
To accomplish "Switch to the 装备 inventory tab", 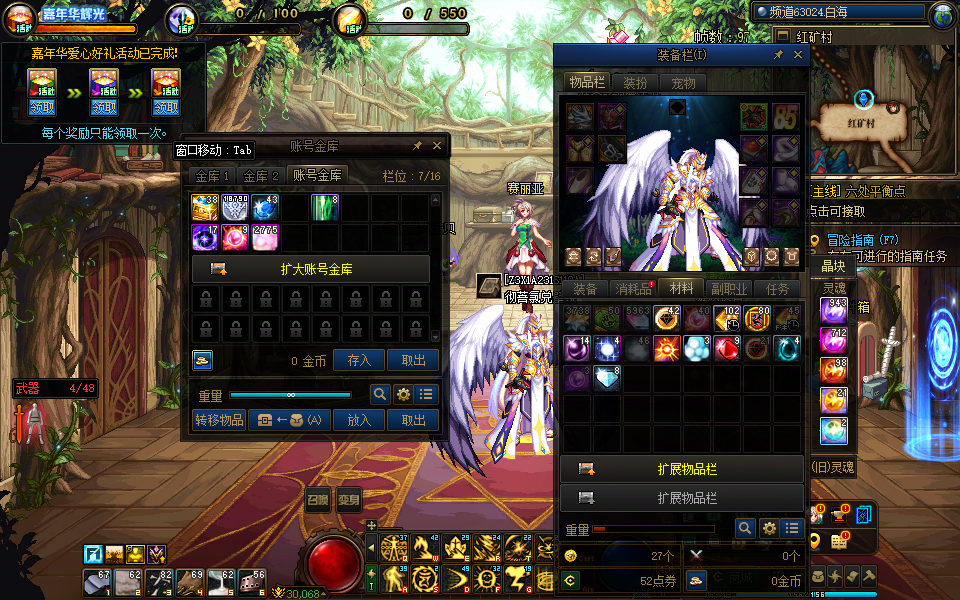I will point(585,289).
